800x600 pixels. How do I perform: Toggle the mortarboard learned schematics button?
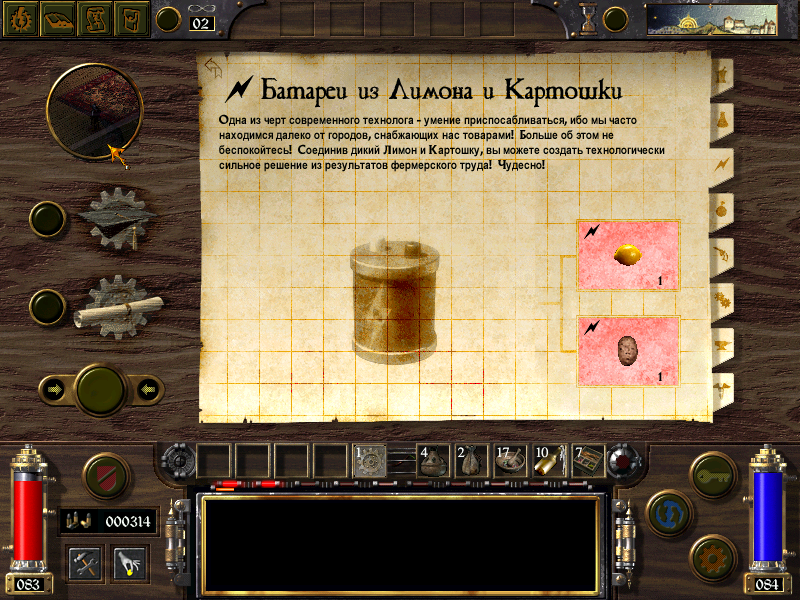coord(47,219)
